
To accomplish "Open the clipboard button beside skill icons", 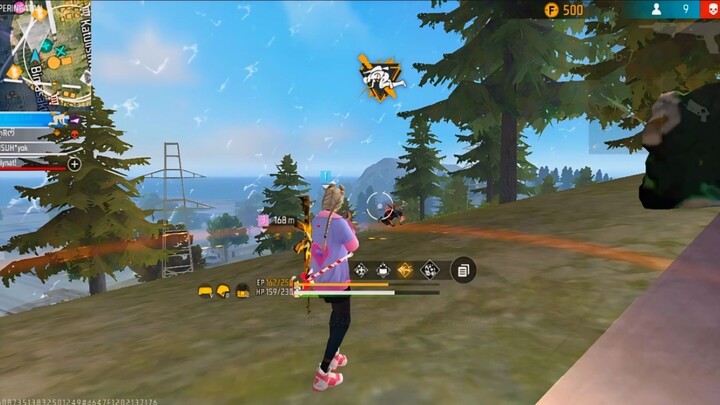I will tap(462, 269).
